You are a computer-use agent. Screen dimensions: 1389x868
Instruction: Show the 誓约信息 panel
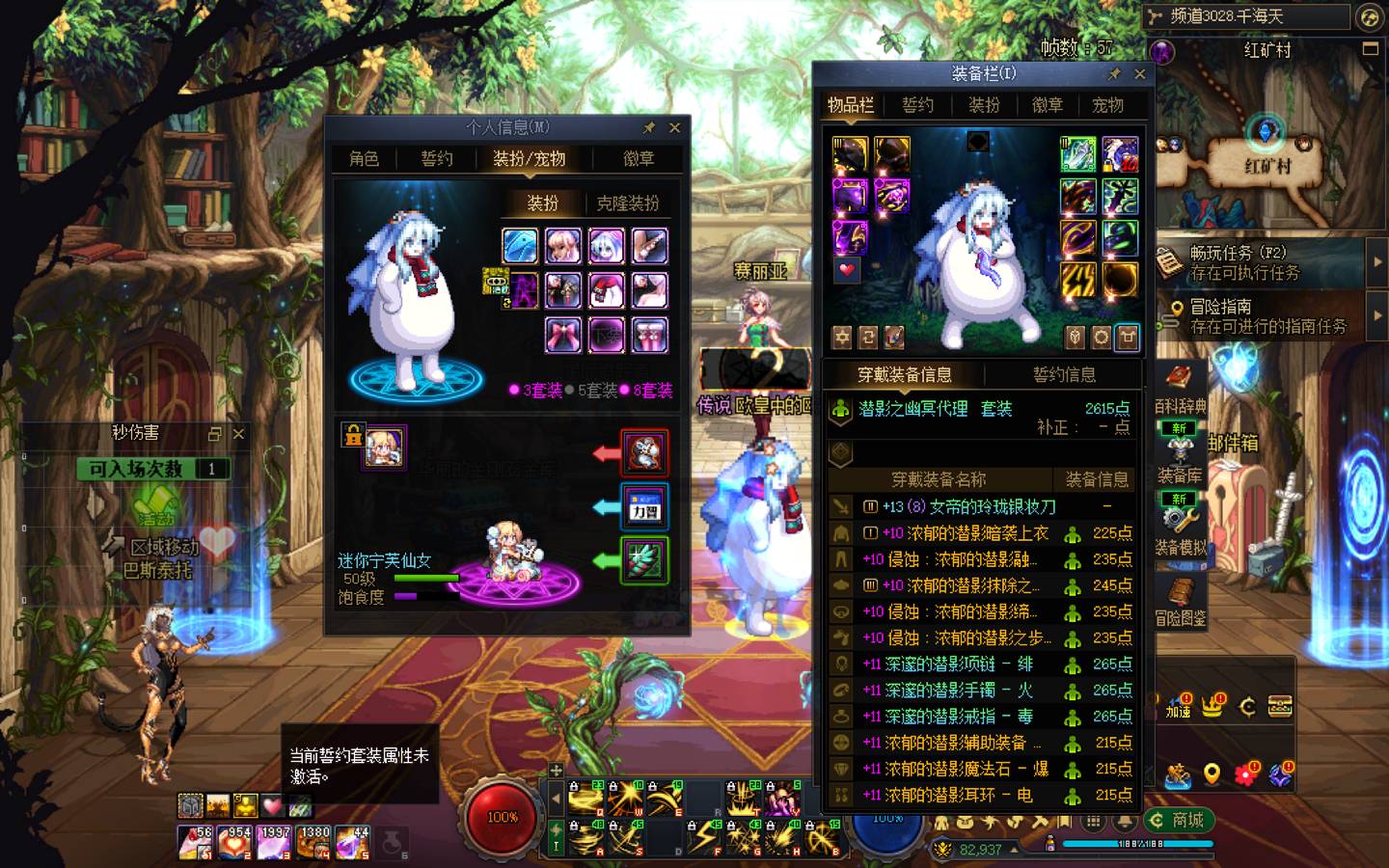point(1064,374)
